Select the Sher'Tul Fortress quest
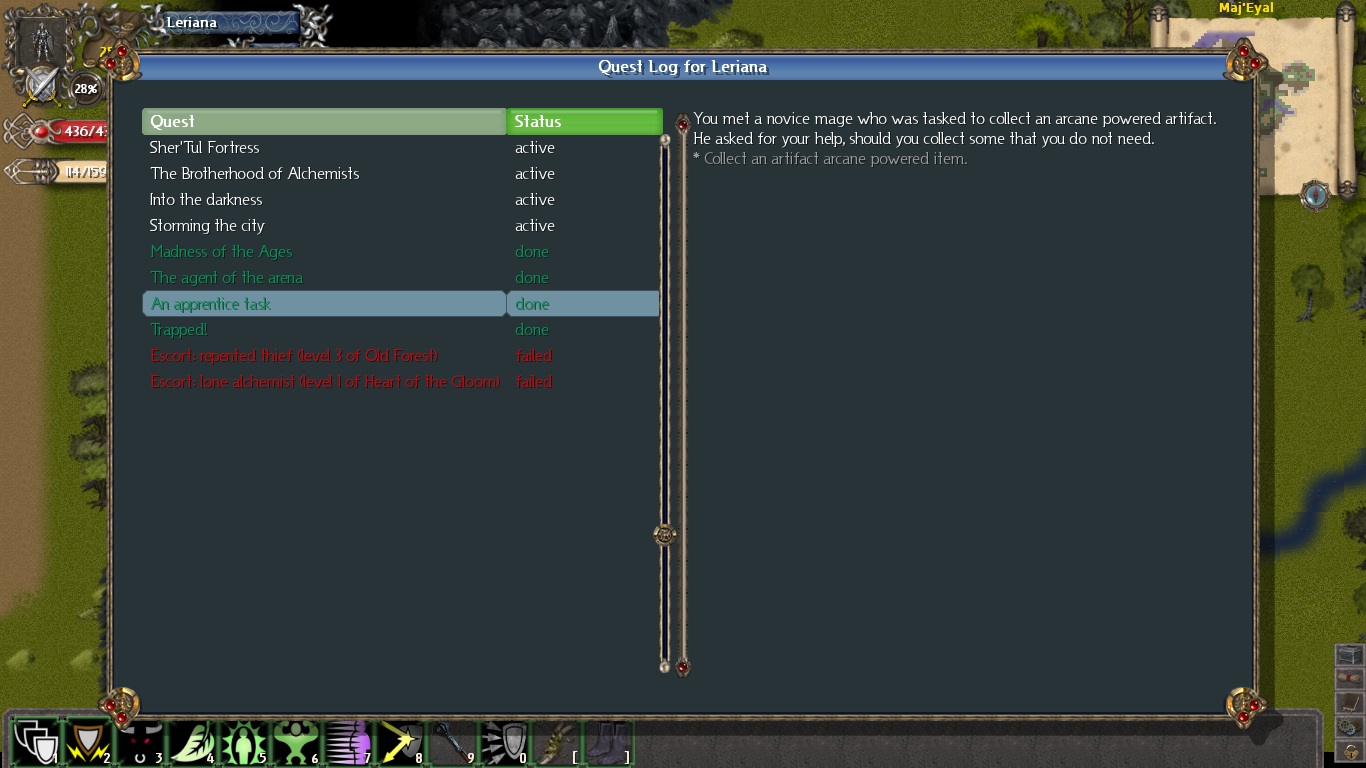 coord(205,148)
